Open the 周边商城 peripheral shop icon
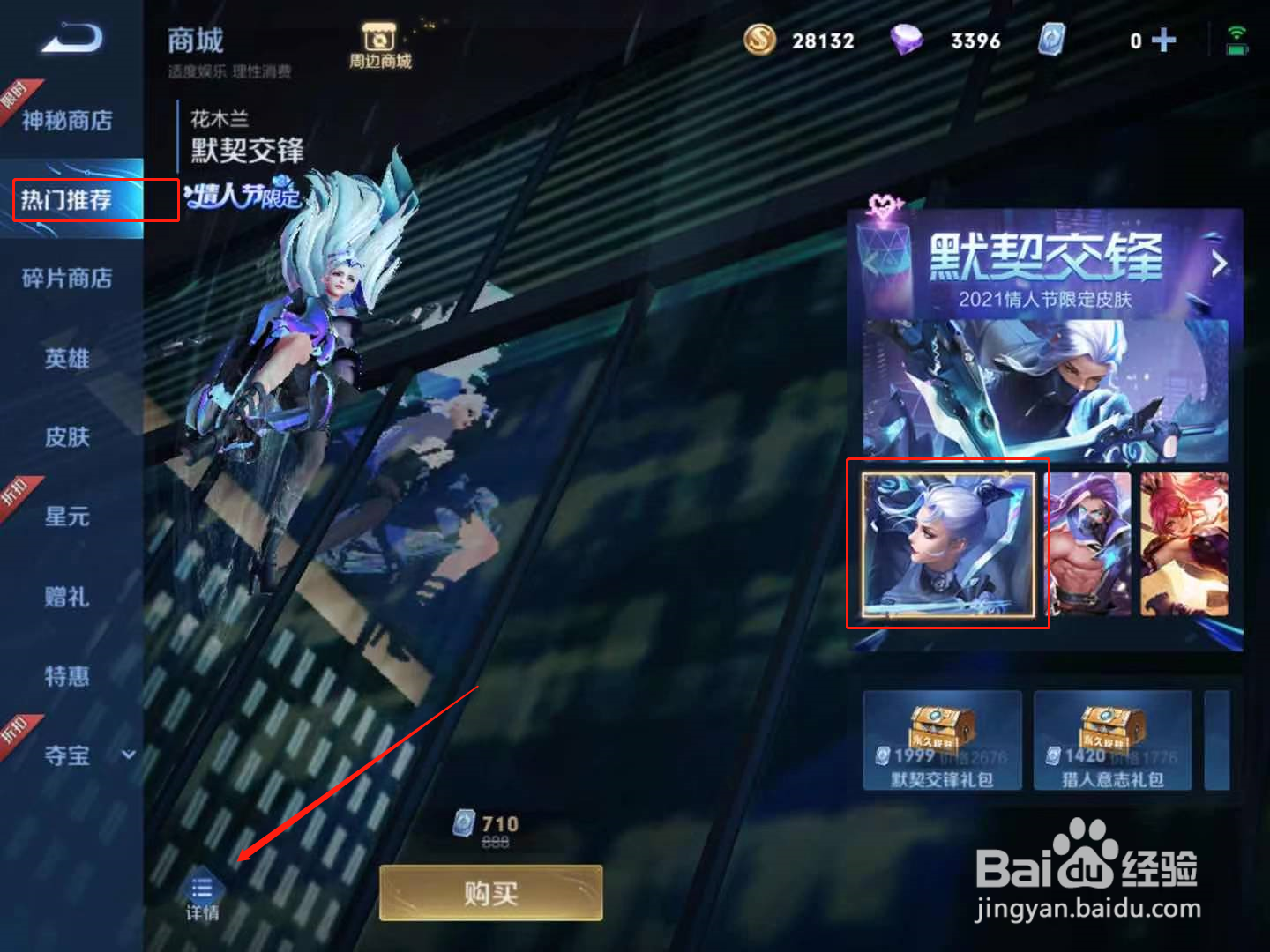Screen dimensions: 1270x952 380,40
